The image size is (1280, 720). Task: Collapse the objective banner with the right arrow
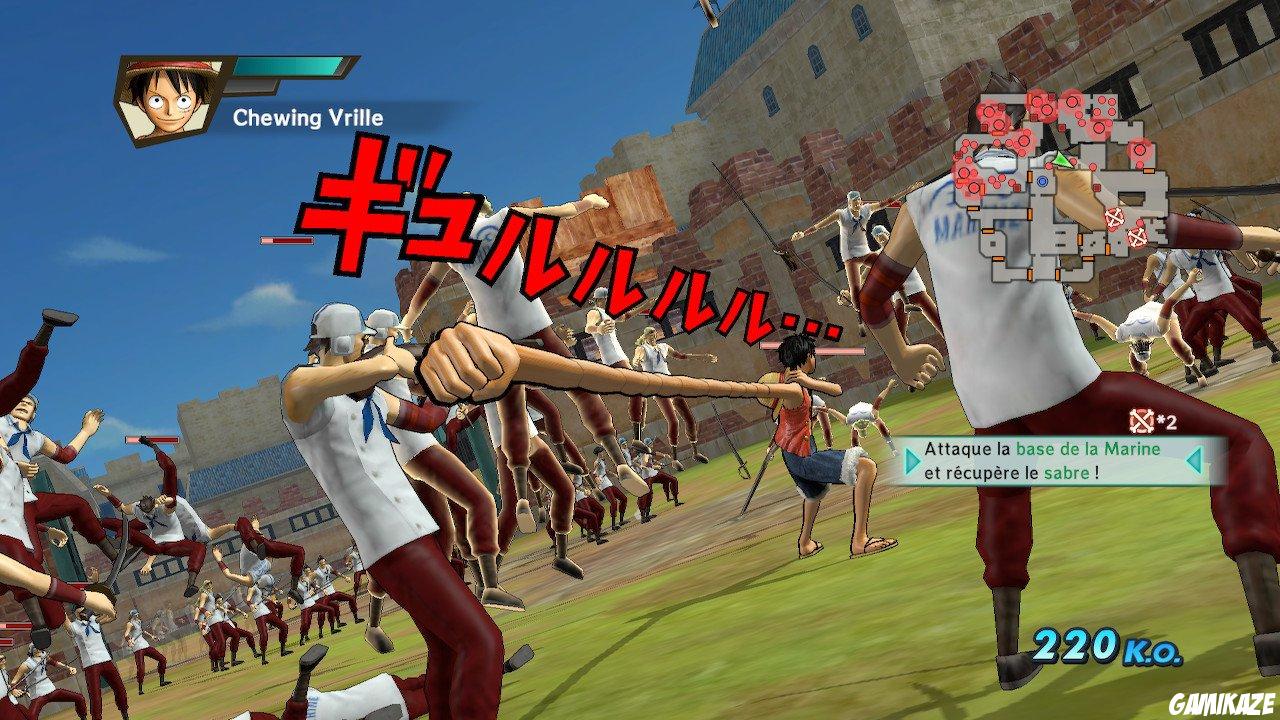[x=1196, y=461]
